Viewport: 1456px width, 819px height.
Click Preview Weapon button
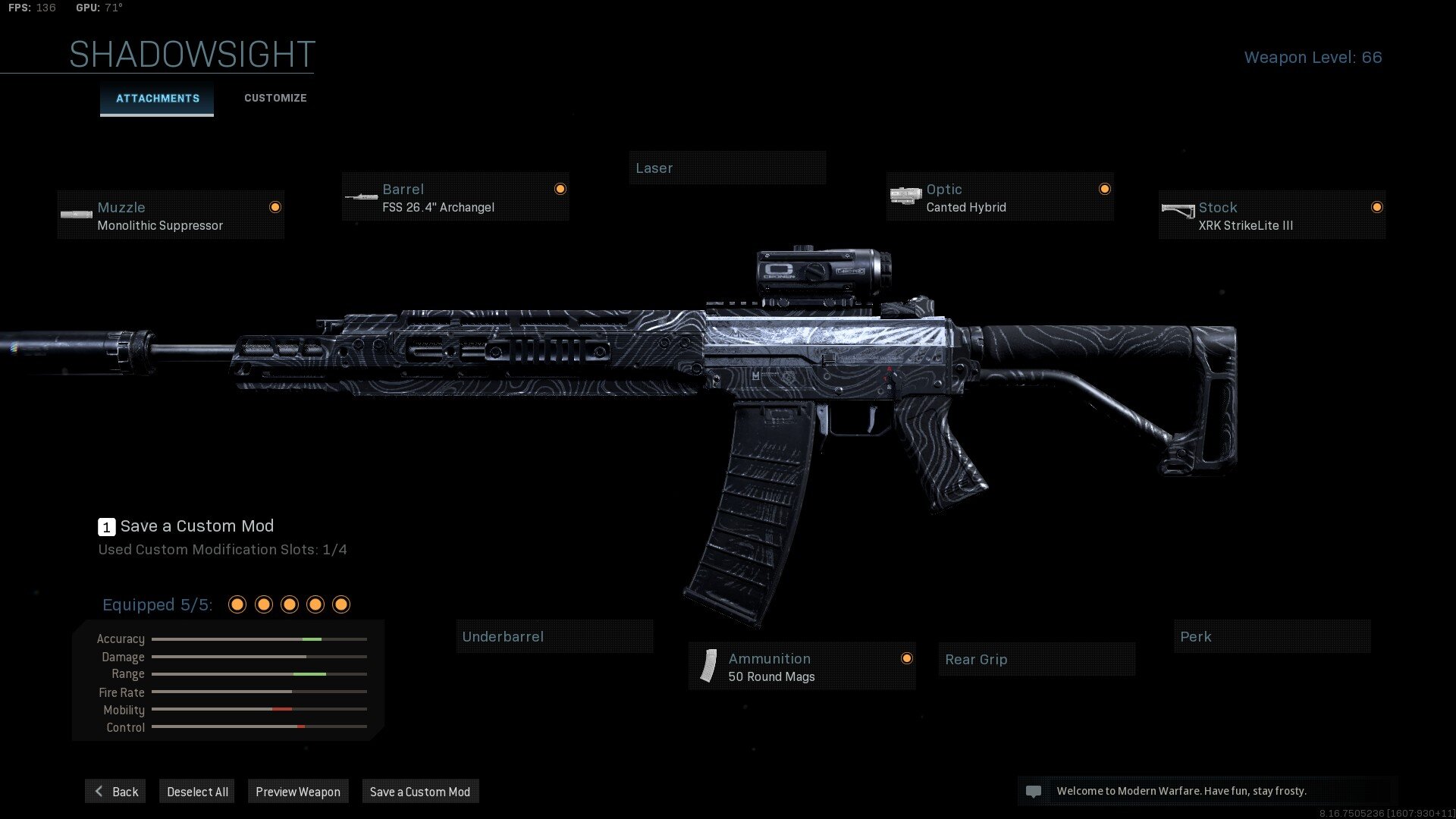point(298,792)
